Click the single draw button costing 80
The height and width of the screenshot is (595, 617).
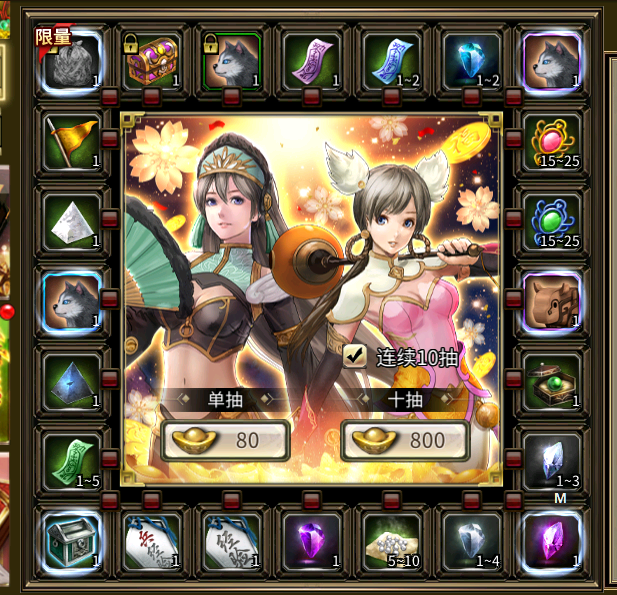pos(225,440)
